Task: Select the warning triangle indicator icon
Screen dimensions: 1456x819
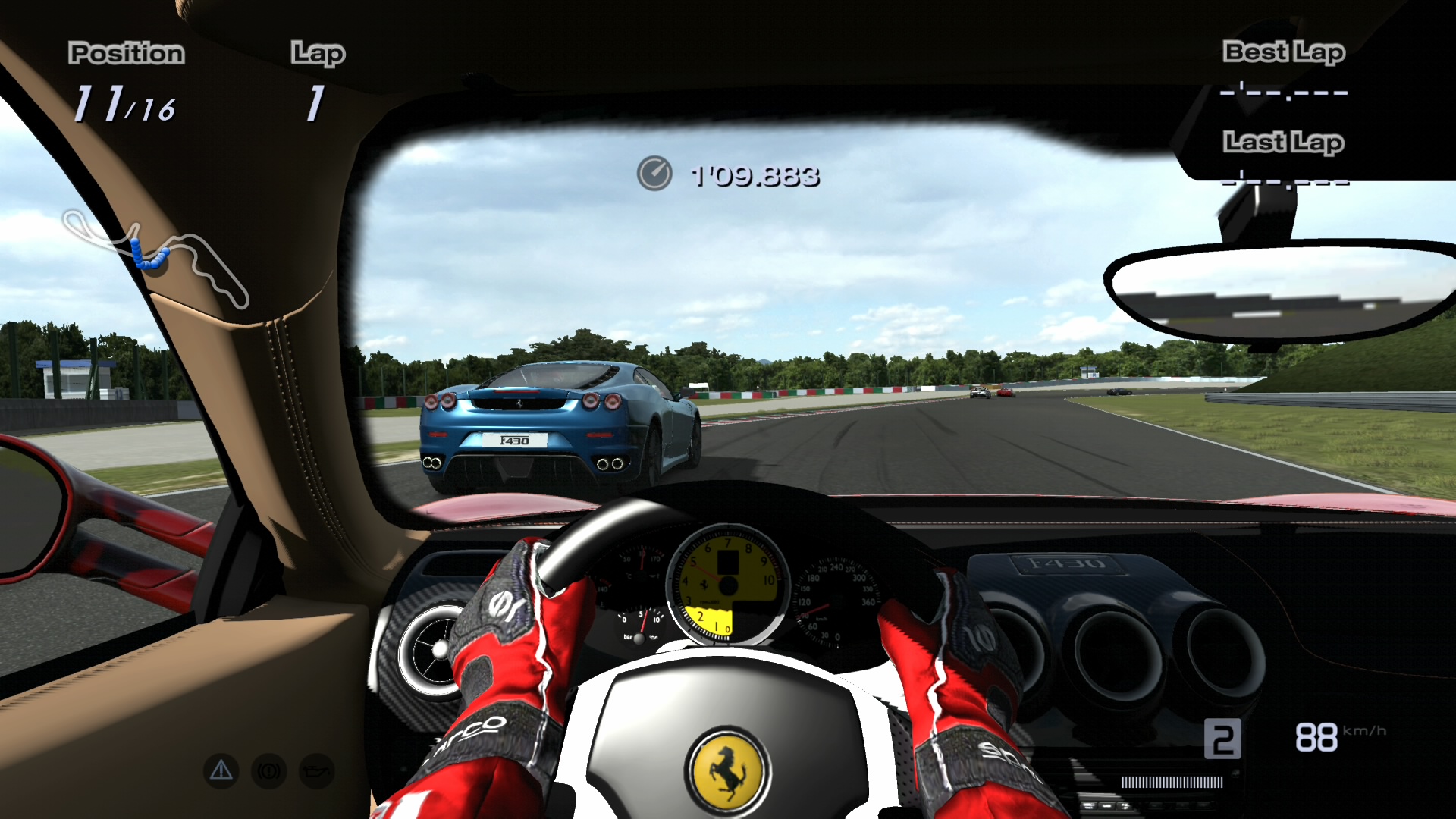Action: [x=221, y=771]
